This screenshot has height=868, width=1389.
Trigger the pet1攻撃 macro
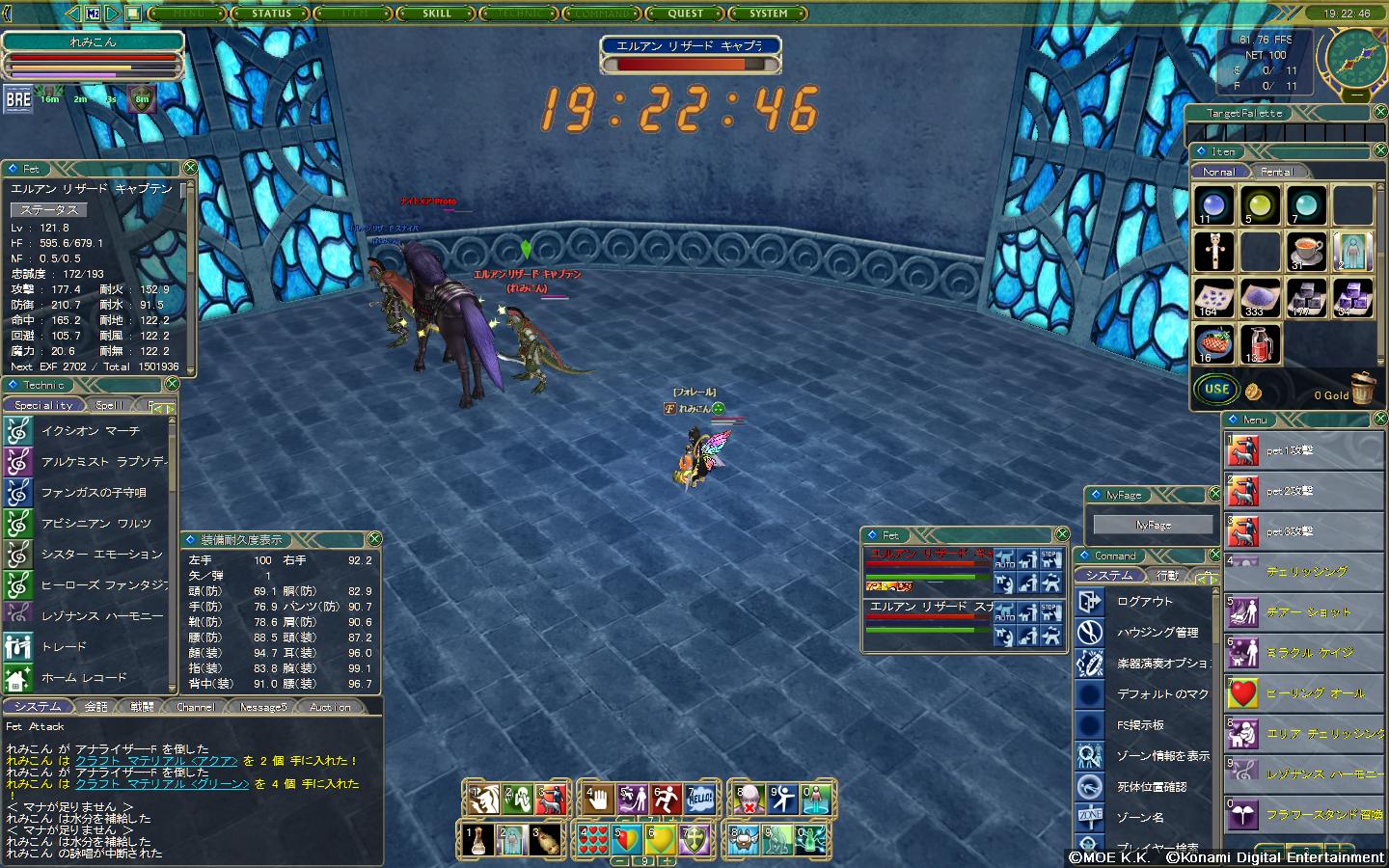tap(1289, 450)
